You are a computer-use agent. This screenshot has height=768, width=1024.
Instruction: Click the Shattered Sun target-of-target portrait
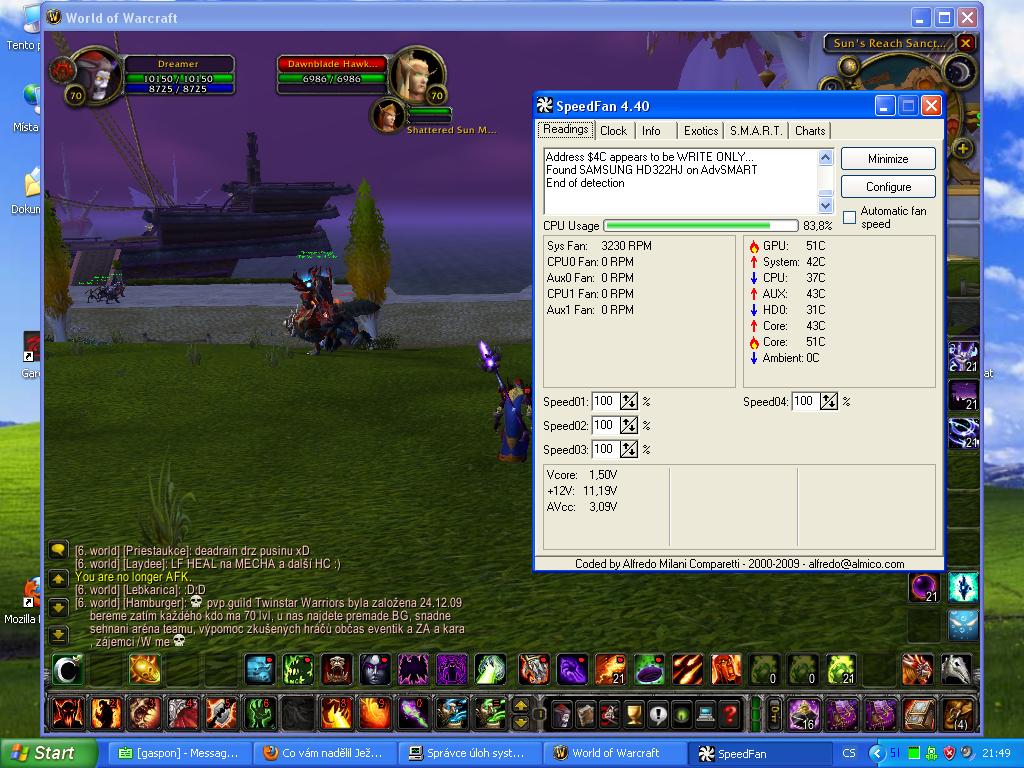point(386,115)
